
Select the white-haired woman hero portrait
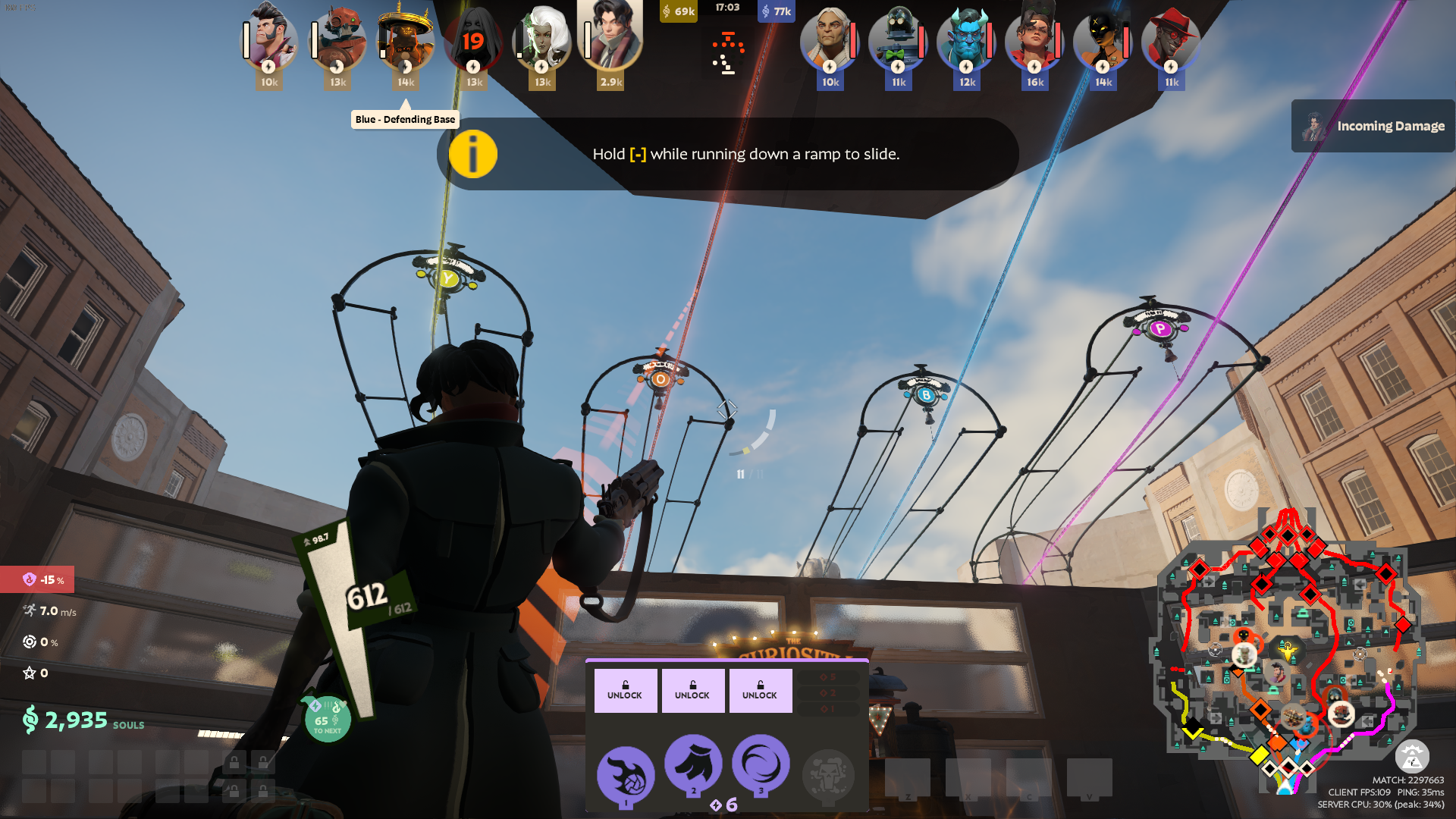click(542, 39)
